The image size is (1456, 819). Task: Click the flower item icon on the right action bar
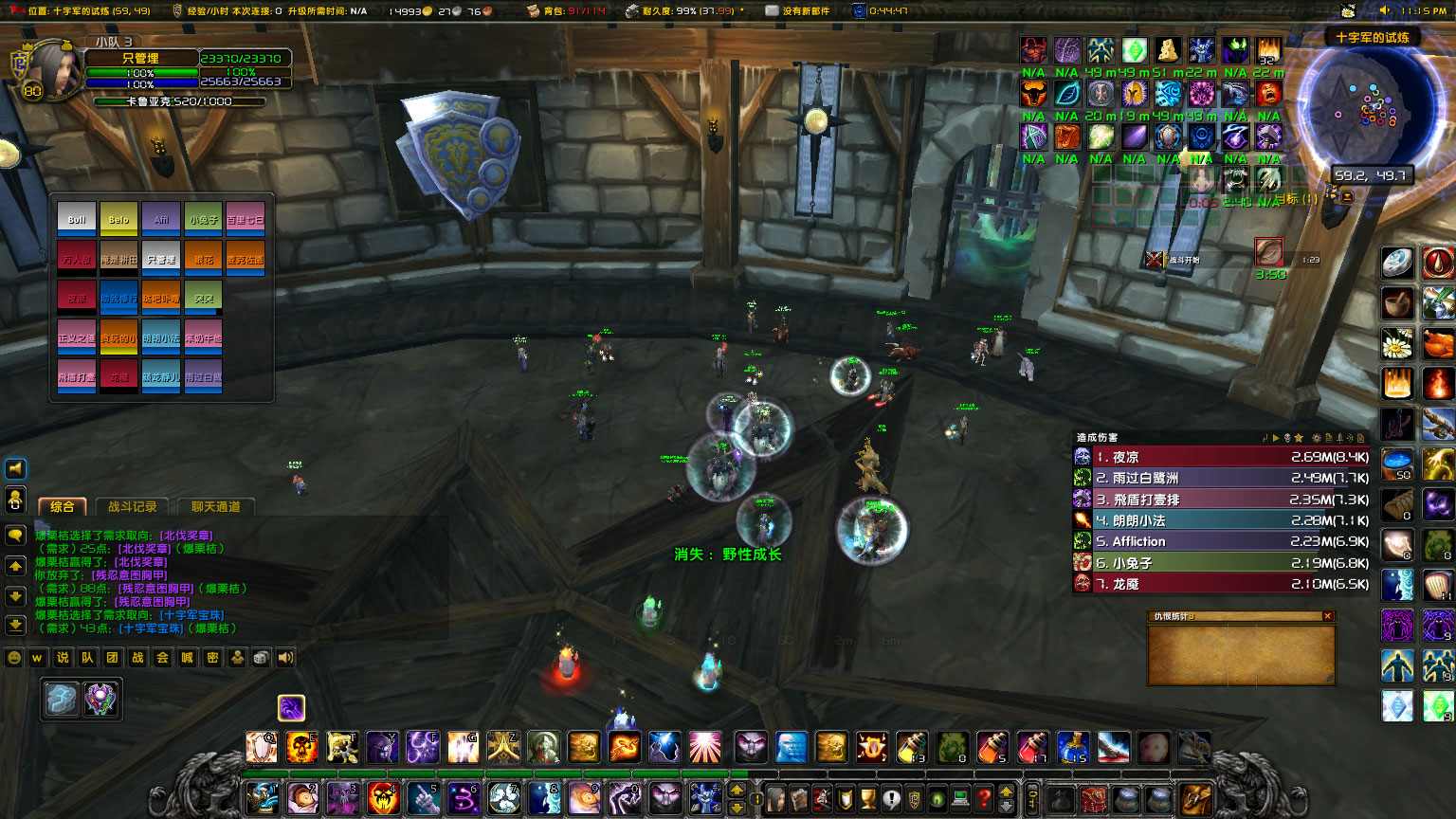(x=1397, y=344)
